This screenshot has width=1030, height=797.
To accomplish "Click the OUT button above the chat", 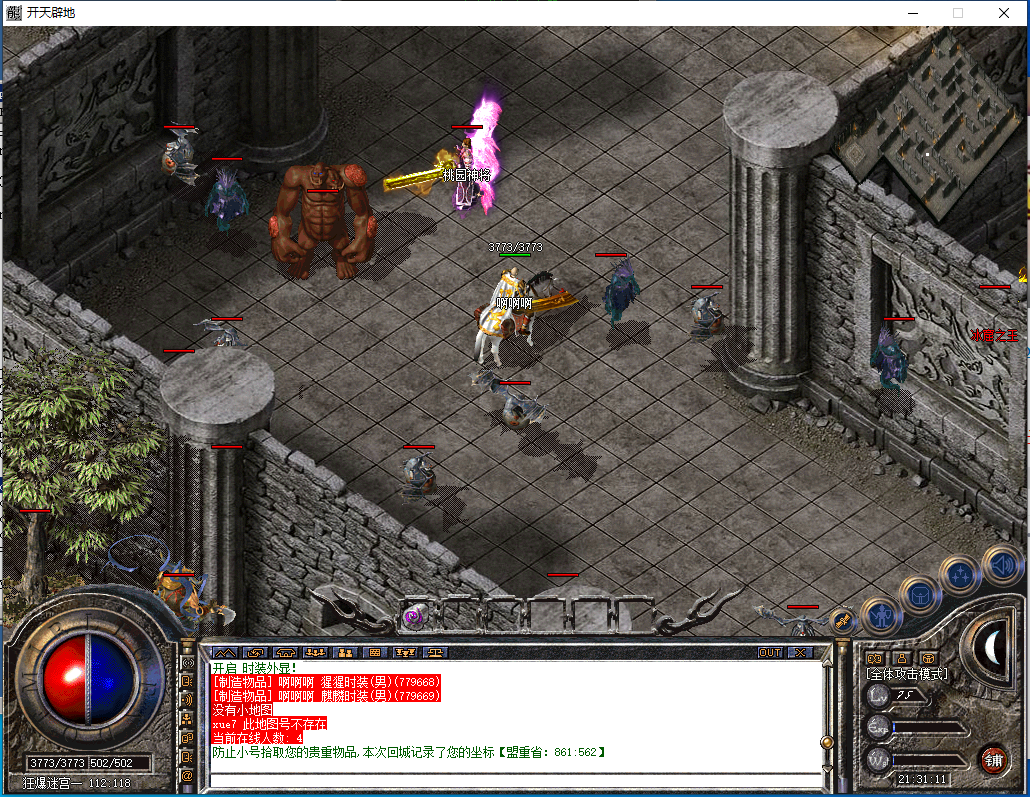I will 769,652.
